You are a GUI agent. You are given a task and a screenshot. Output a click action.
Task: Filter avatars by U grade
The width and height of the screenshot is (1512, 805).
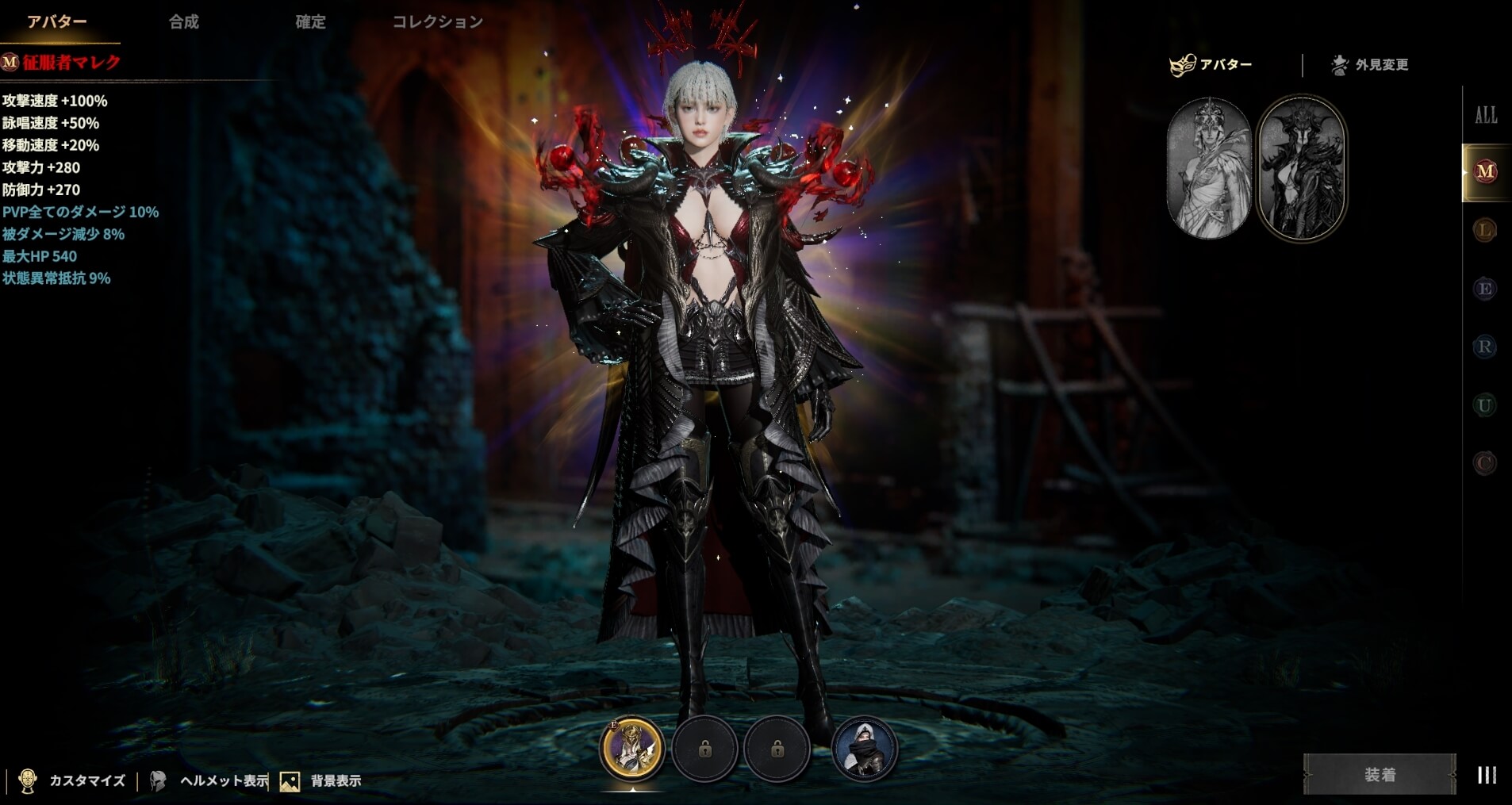pyautogui.click(x=1485, y=405)
